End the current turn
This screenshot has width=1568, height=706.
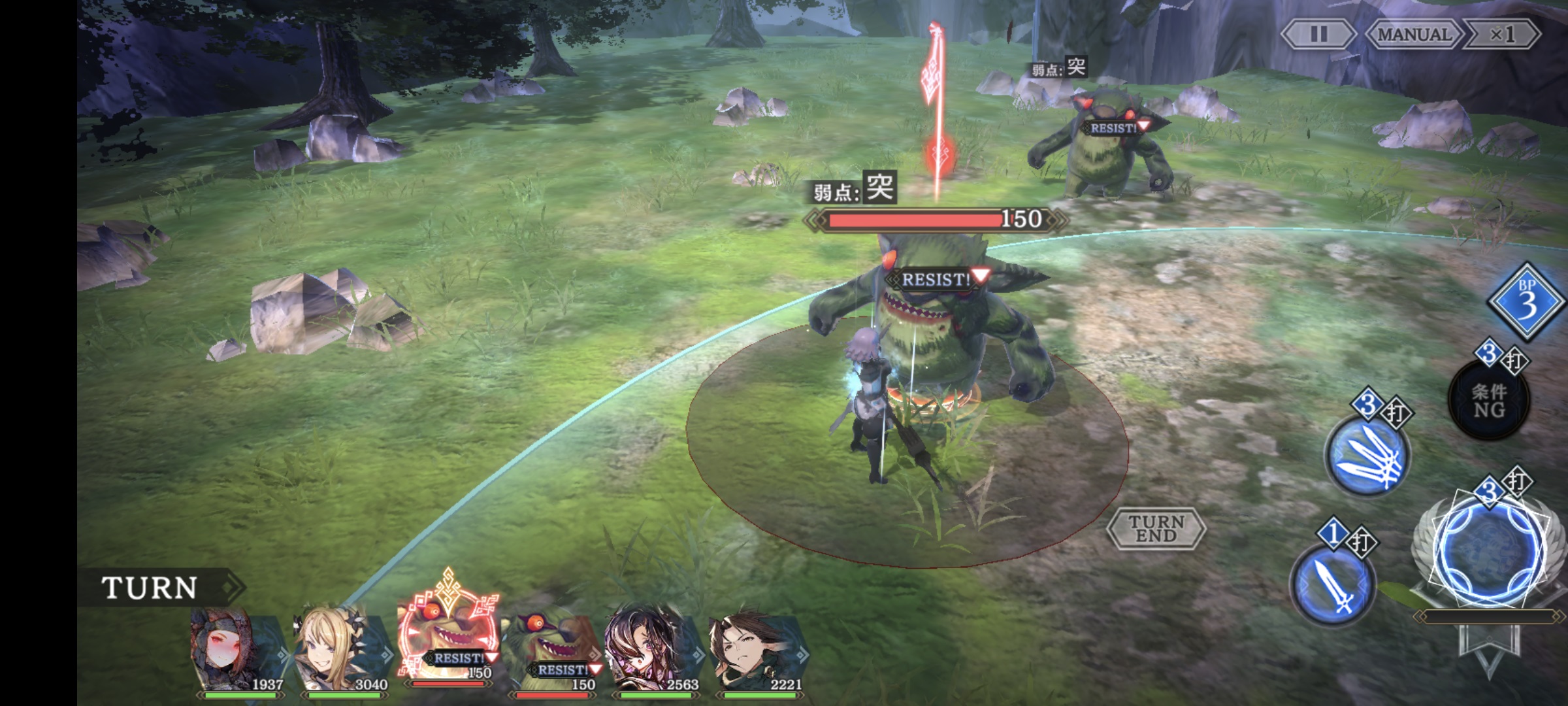1156,528
